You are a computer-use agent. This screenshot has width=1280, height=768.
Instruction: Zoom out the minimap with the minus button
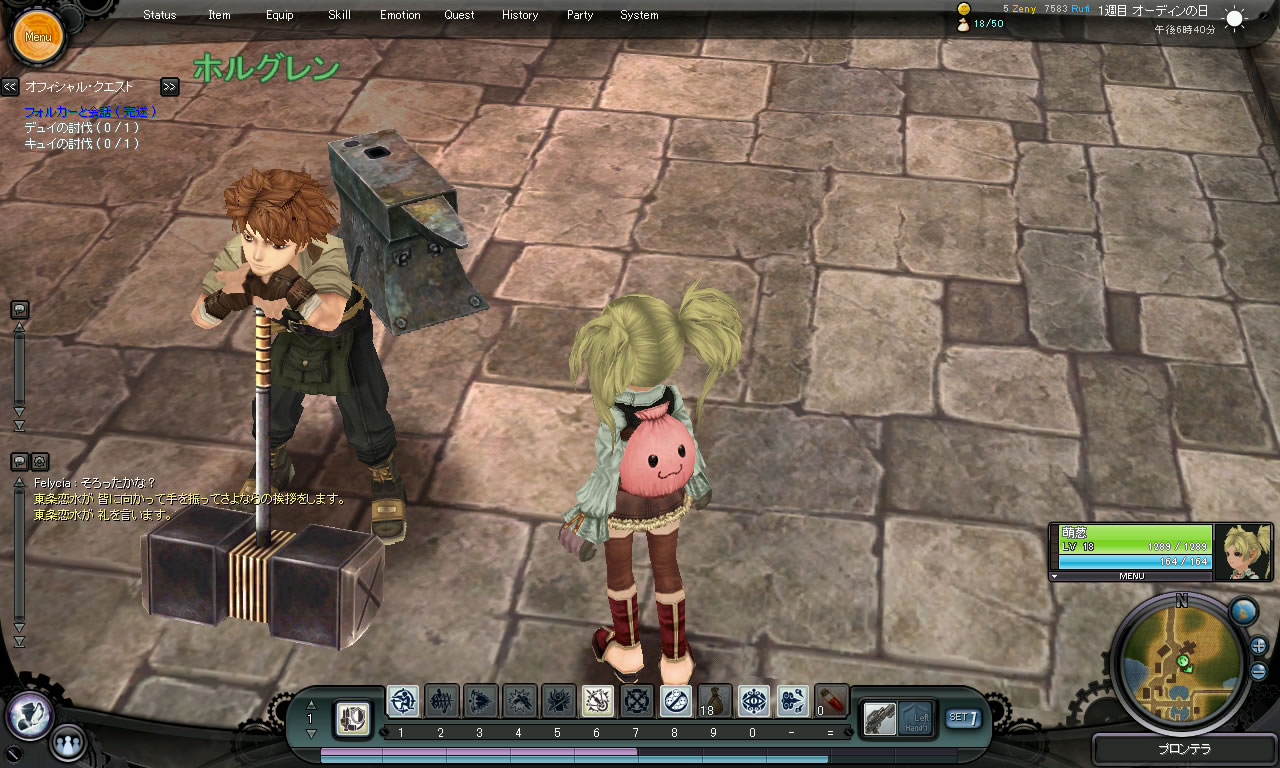point(1259,671)
